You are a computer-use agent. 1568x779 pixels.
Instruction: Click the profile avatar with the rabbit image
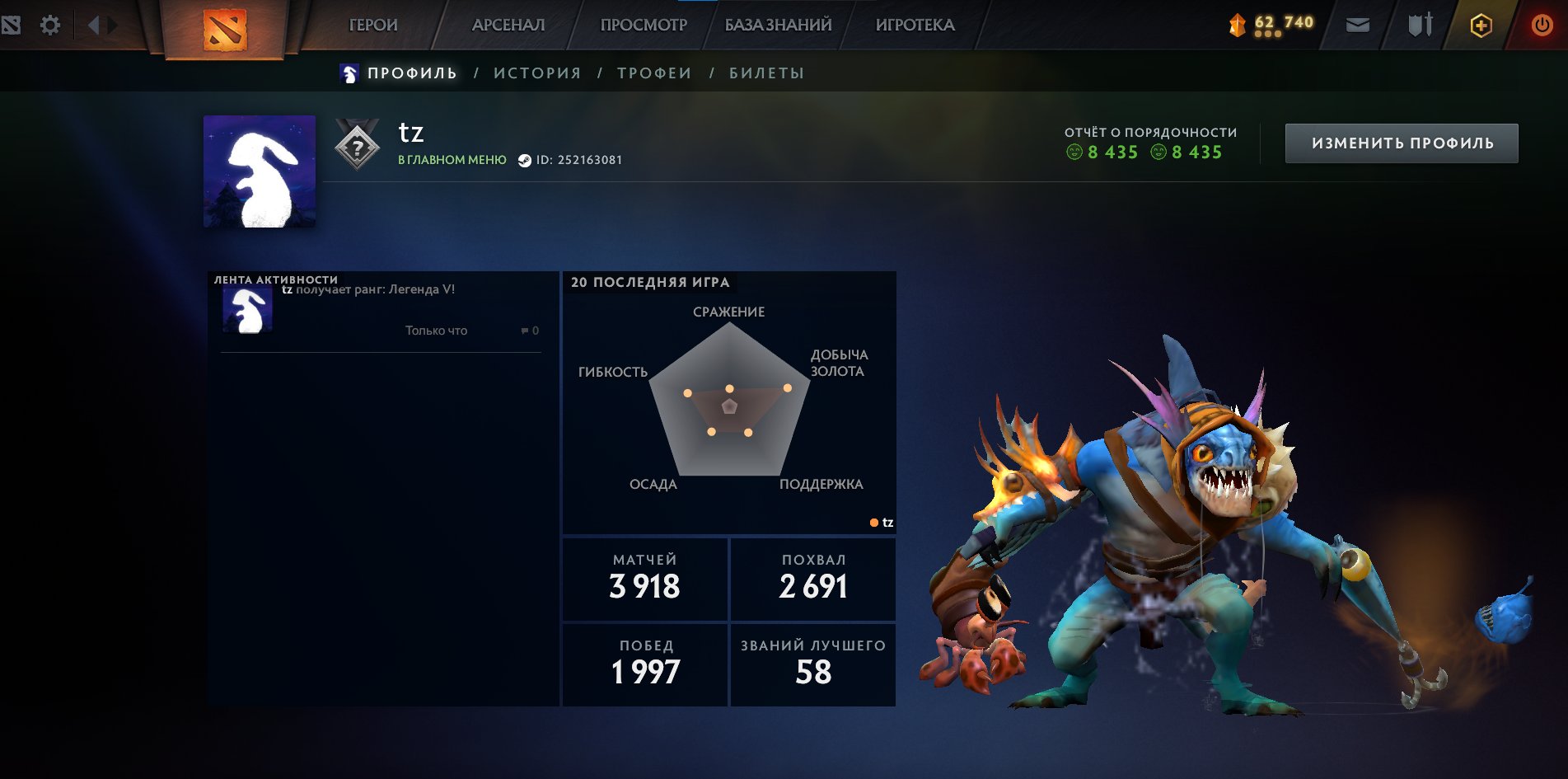258,171
